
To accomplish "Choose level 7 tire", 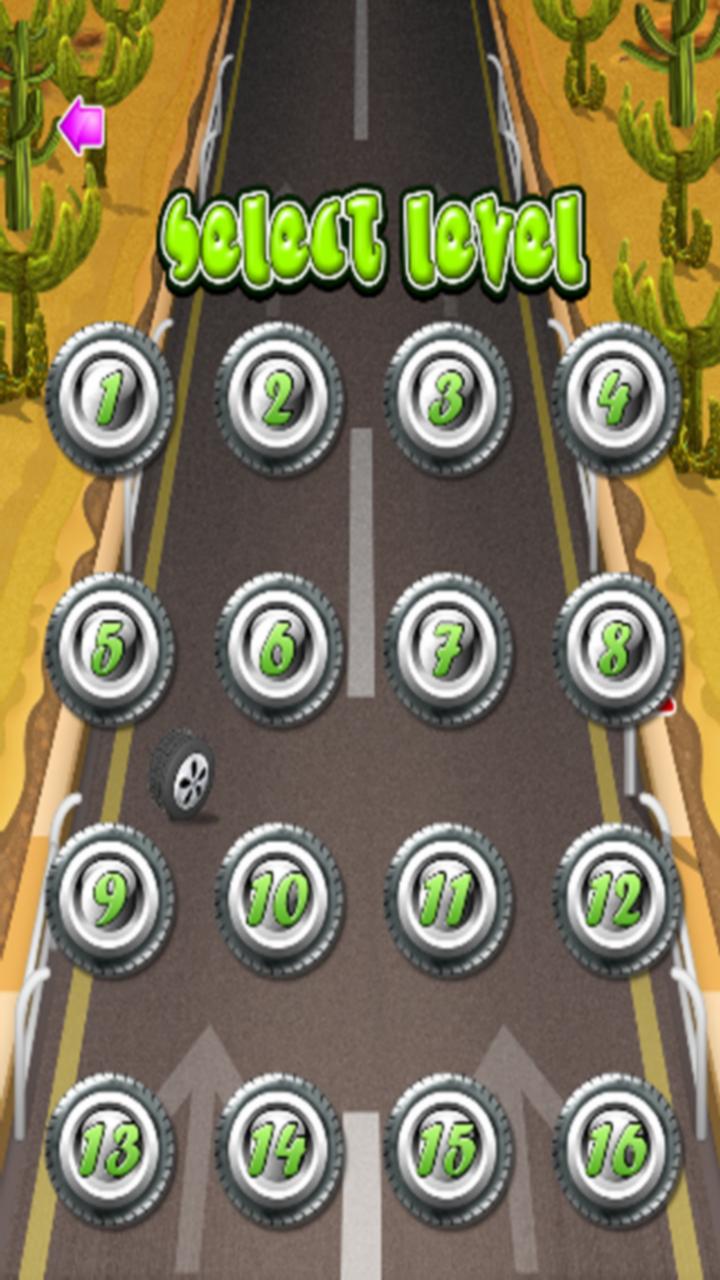I will (x=448, y=649).
